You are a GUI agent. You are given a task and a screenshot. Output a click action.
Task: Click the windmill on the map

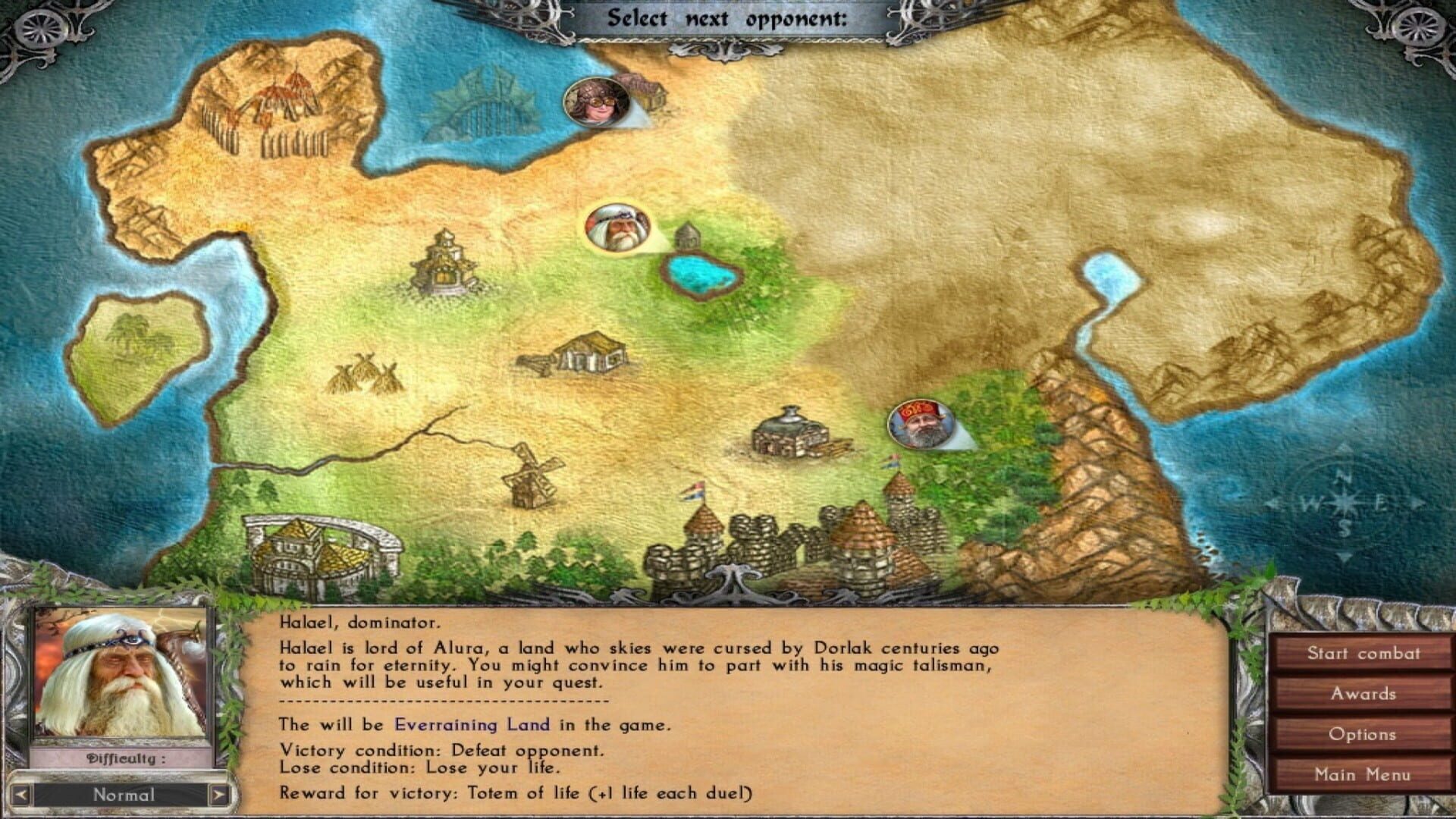[531, 479]
